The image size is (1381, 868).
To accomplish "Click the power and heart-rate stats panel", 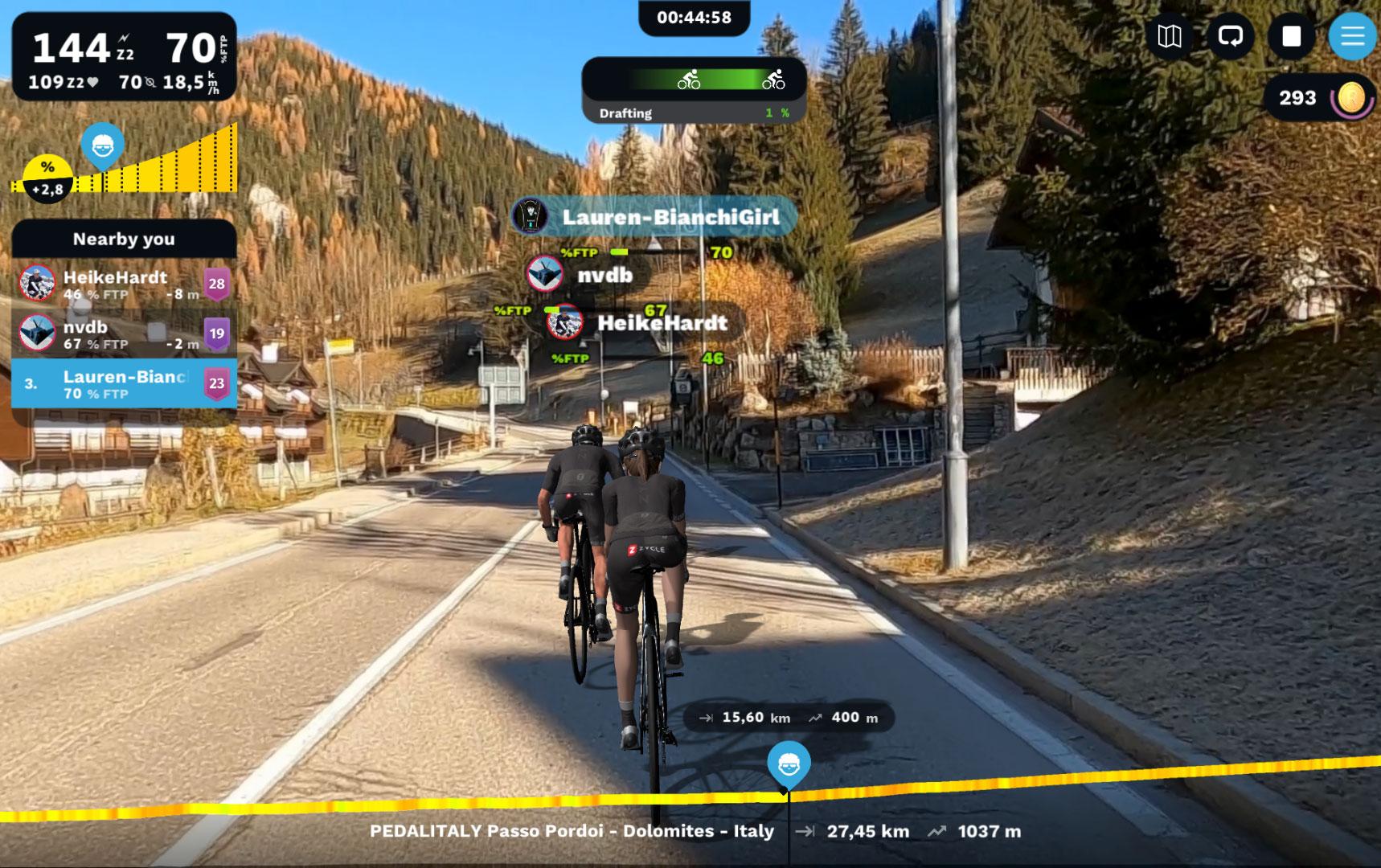I will [x=124, y=56].
